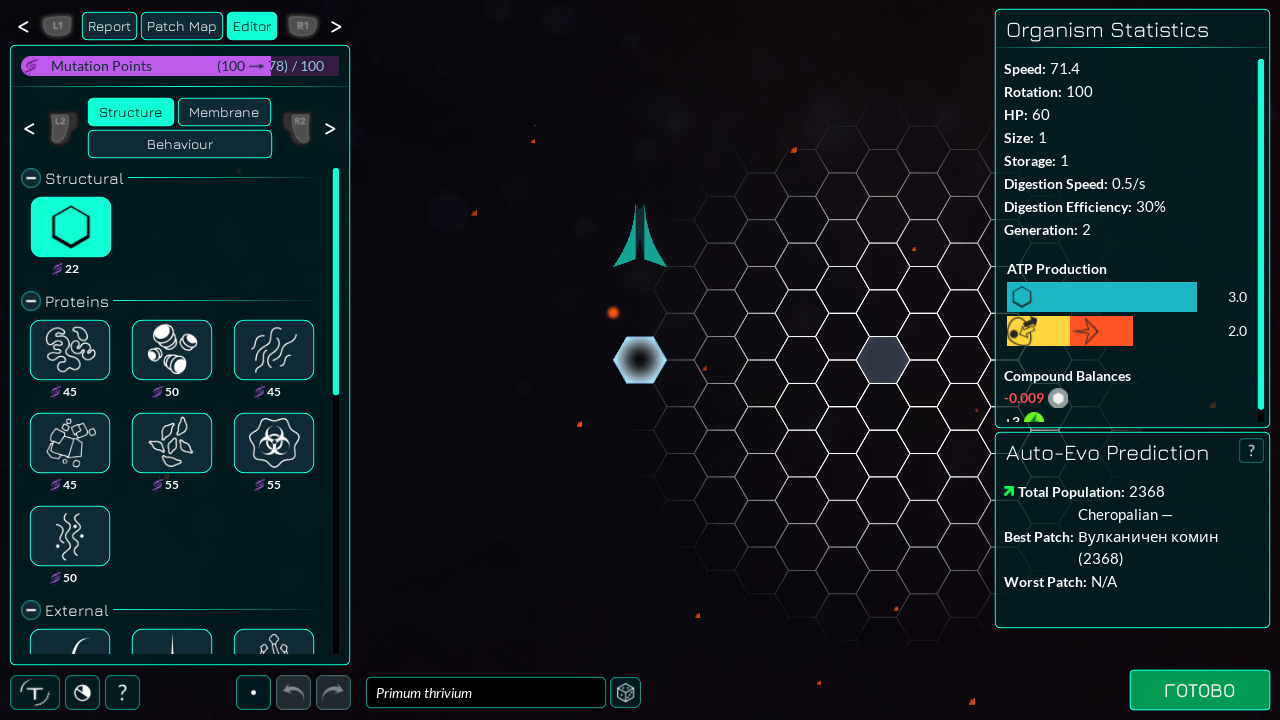Open the random species name generator dice
Image resolution: width=1280 pixels, height=720 pixels.
click(x=625, y=692)
